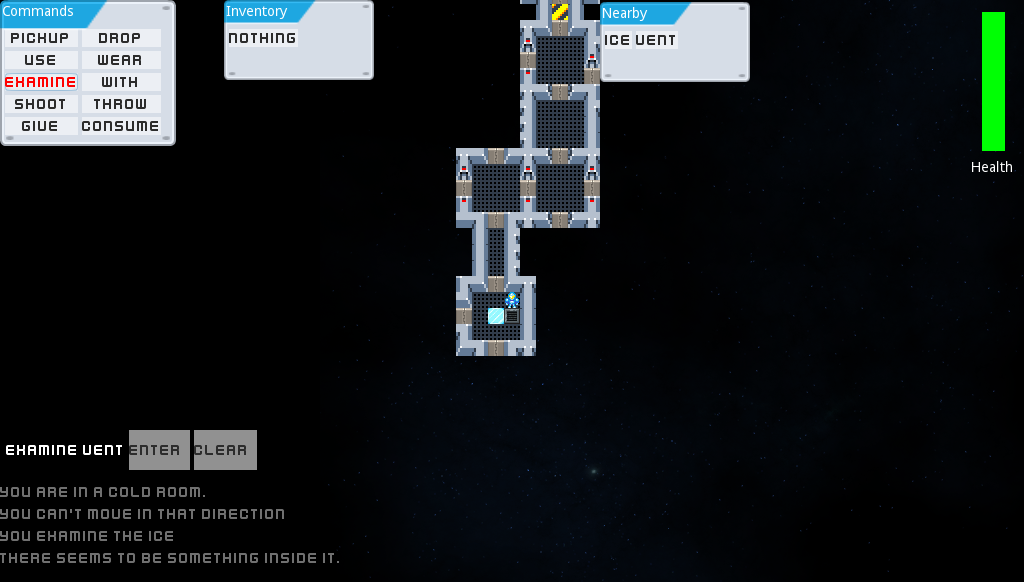Select the Shoot command
The height and width of the screenshot is (582, 1024).
(x=40, y=104)
